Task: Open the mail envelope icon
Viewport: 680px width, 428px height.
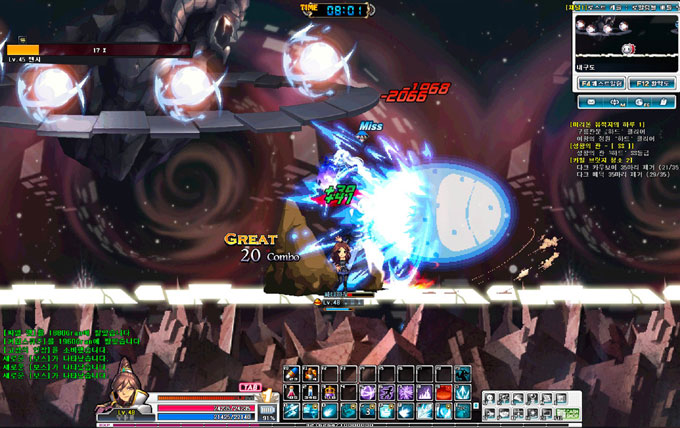Action: [591, 102]
